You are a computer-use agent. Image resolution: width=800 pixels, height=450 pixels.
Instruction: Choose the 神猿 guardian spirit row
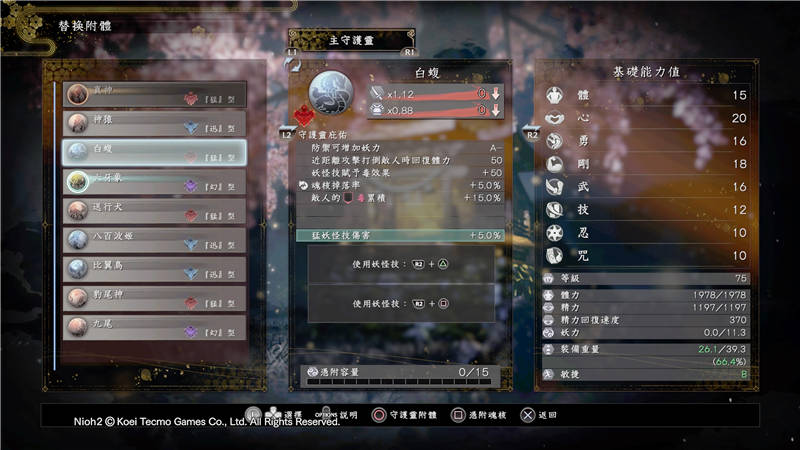(155, 124)
